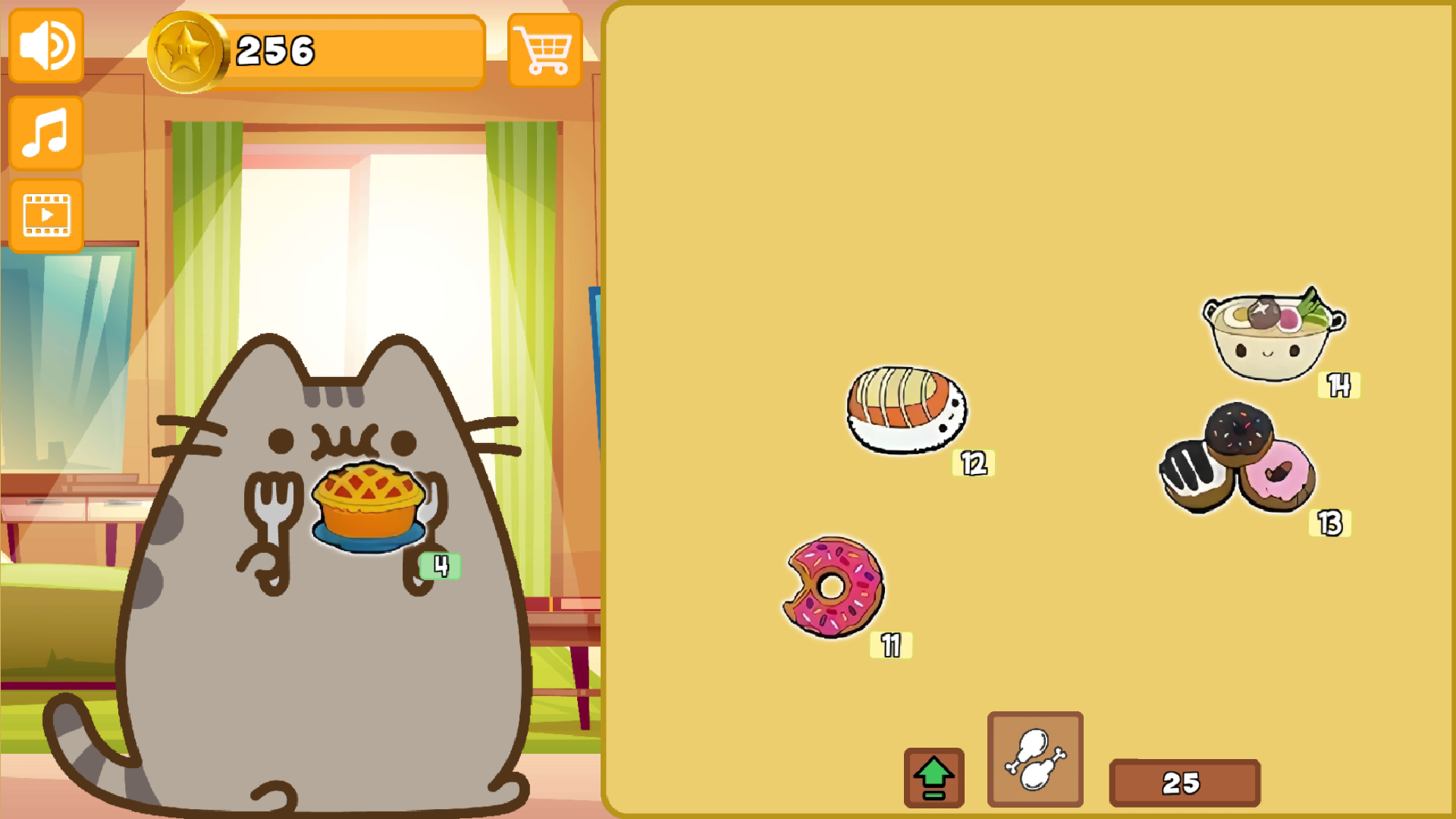The image size is (1456, 819).
Task: Click the 11 label under the bitten donut
Action: tap(891, 645)
